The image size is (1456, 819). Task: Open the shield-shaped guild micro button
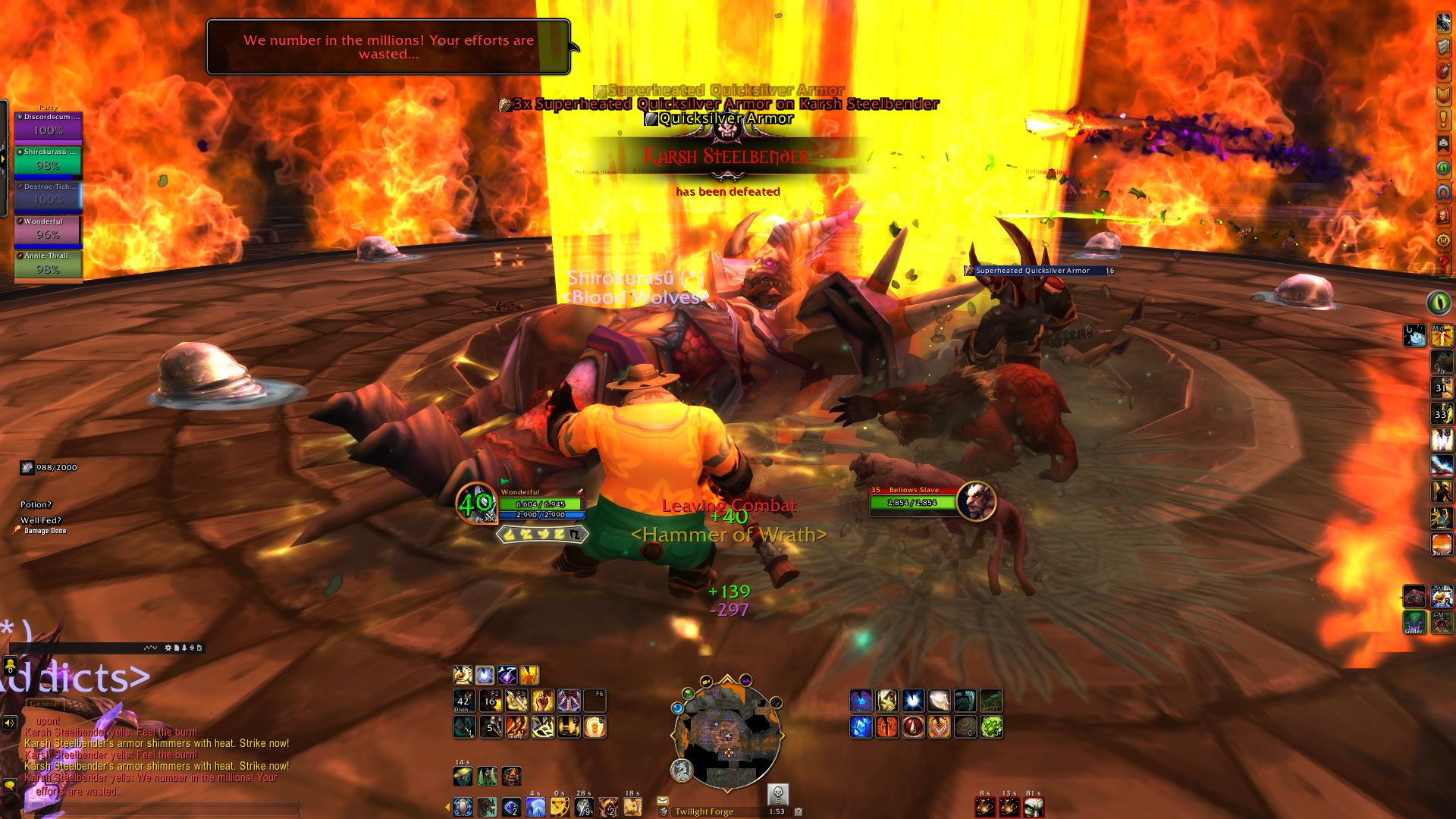click(1443, 95)
